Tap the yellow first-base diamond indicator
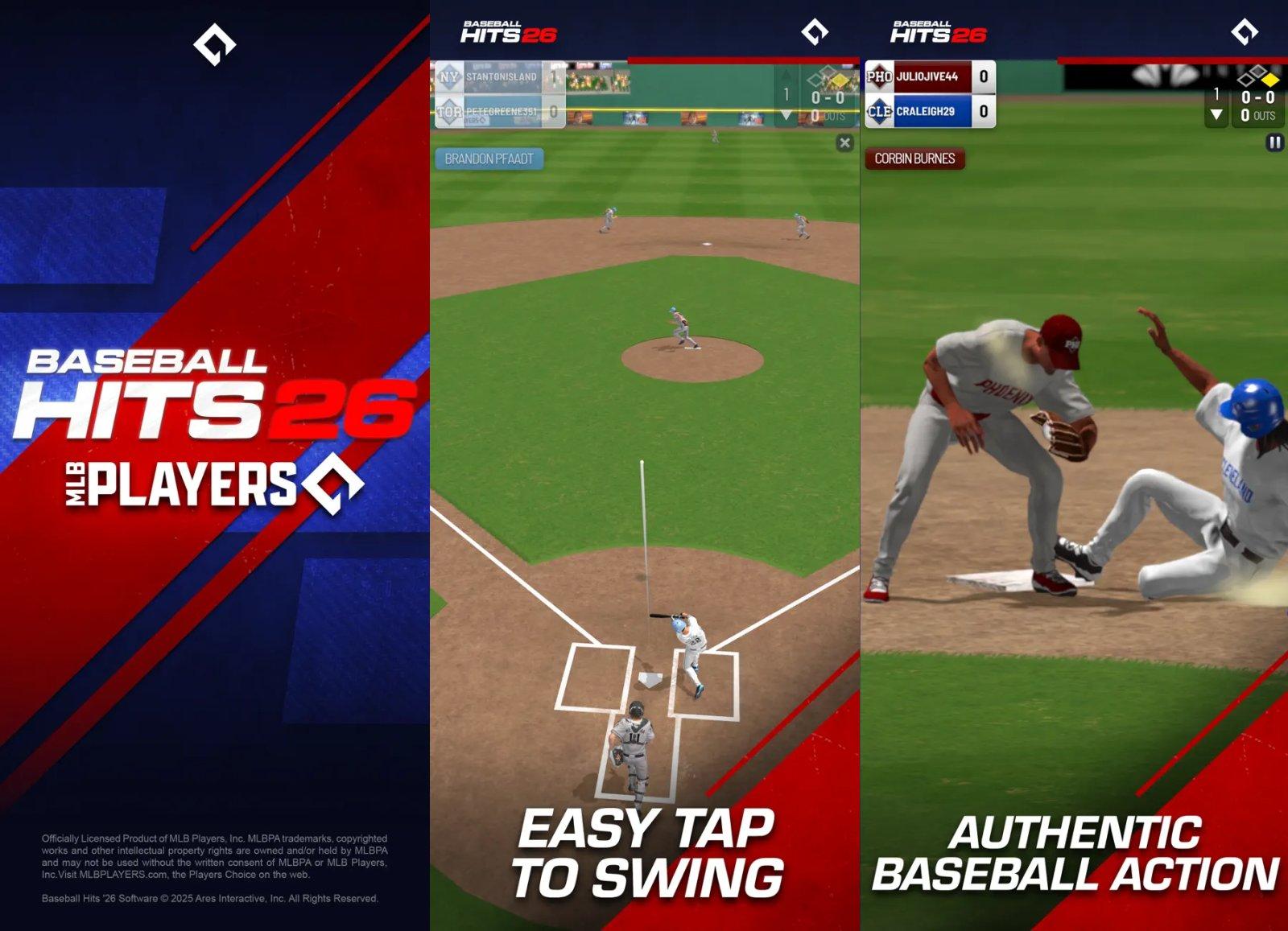 click(x=1270, y=80)
